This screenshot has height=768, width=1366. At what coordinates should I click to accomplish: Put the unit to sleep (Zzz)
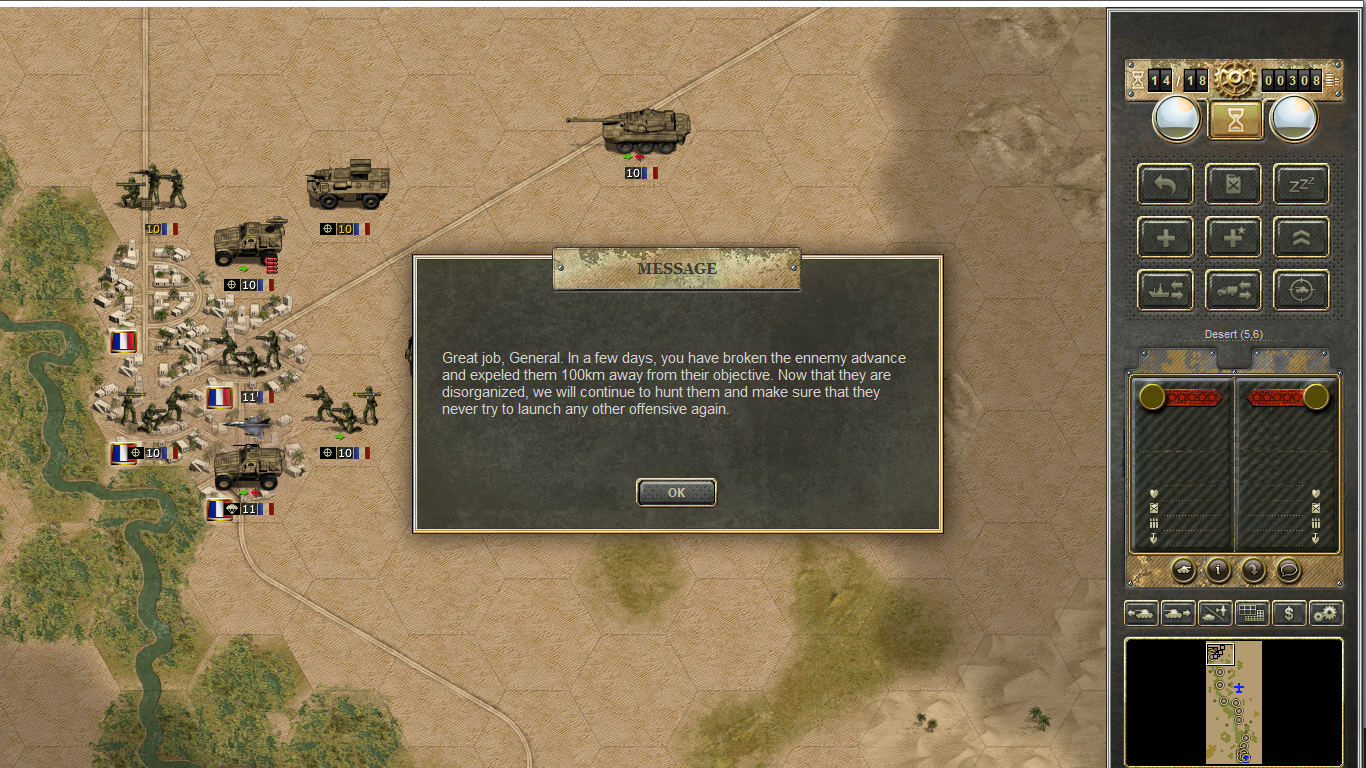click(1301, 184)
